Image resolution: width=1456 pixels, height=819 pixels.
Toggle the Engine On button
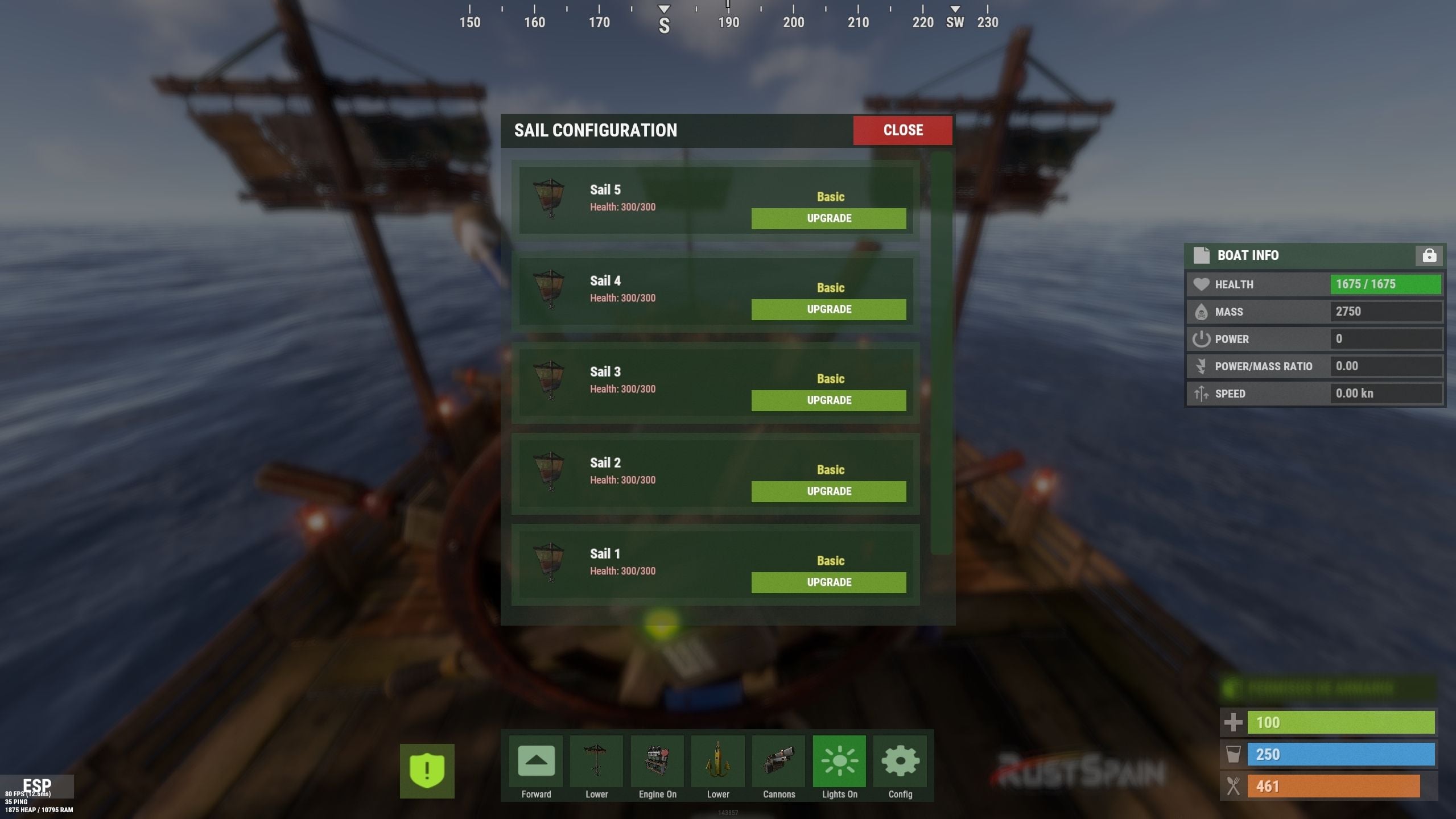click(657, 762)
